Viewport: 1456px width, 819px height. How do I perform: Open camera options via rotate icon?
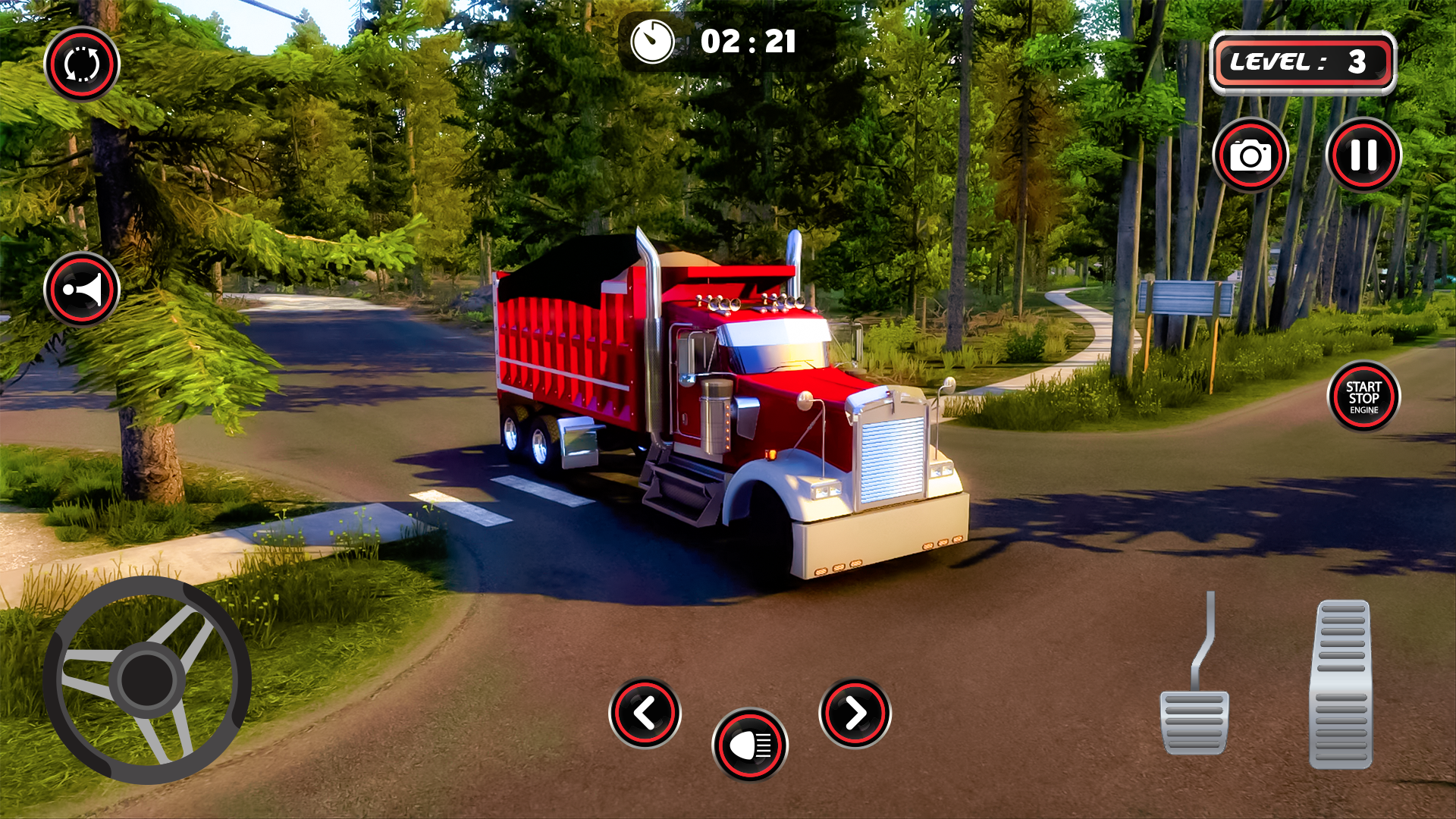(x=81, y=65)
